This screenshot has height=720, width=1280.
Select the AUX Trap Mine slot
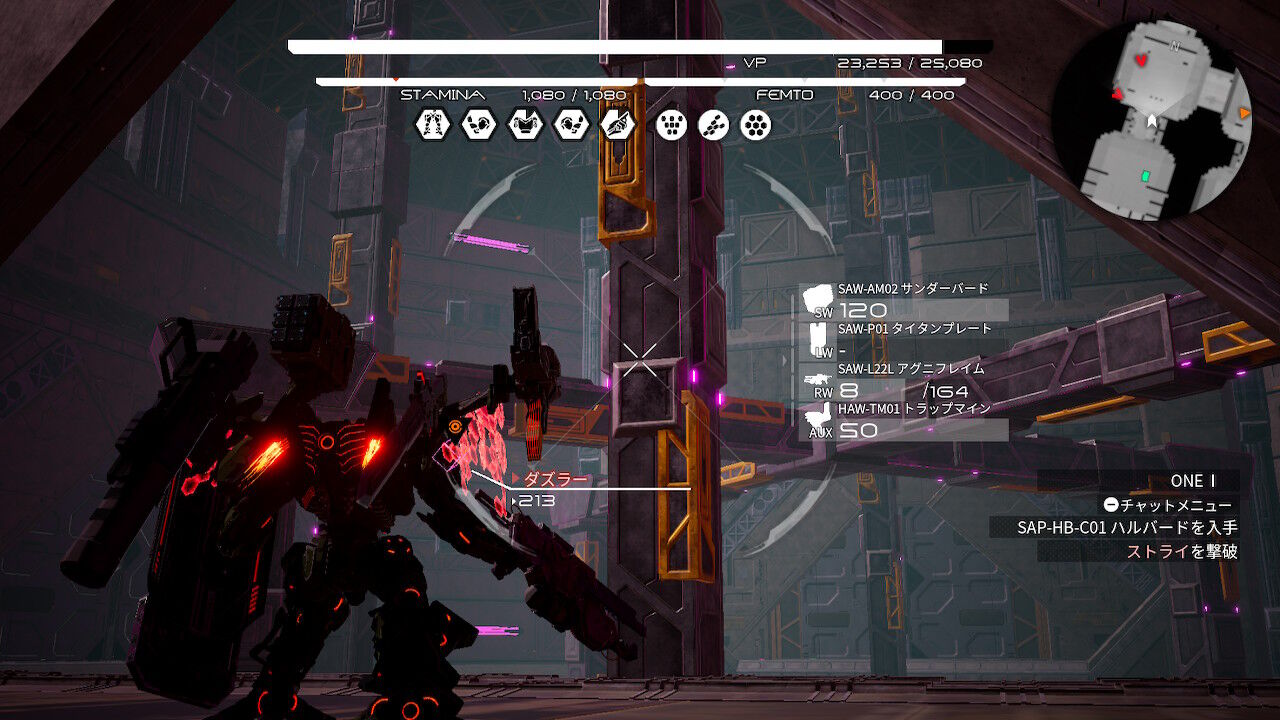[906, 421]
